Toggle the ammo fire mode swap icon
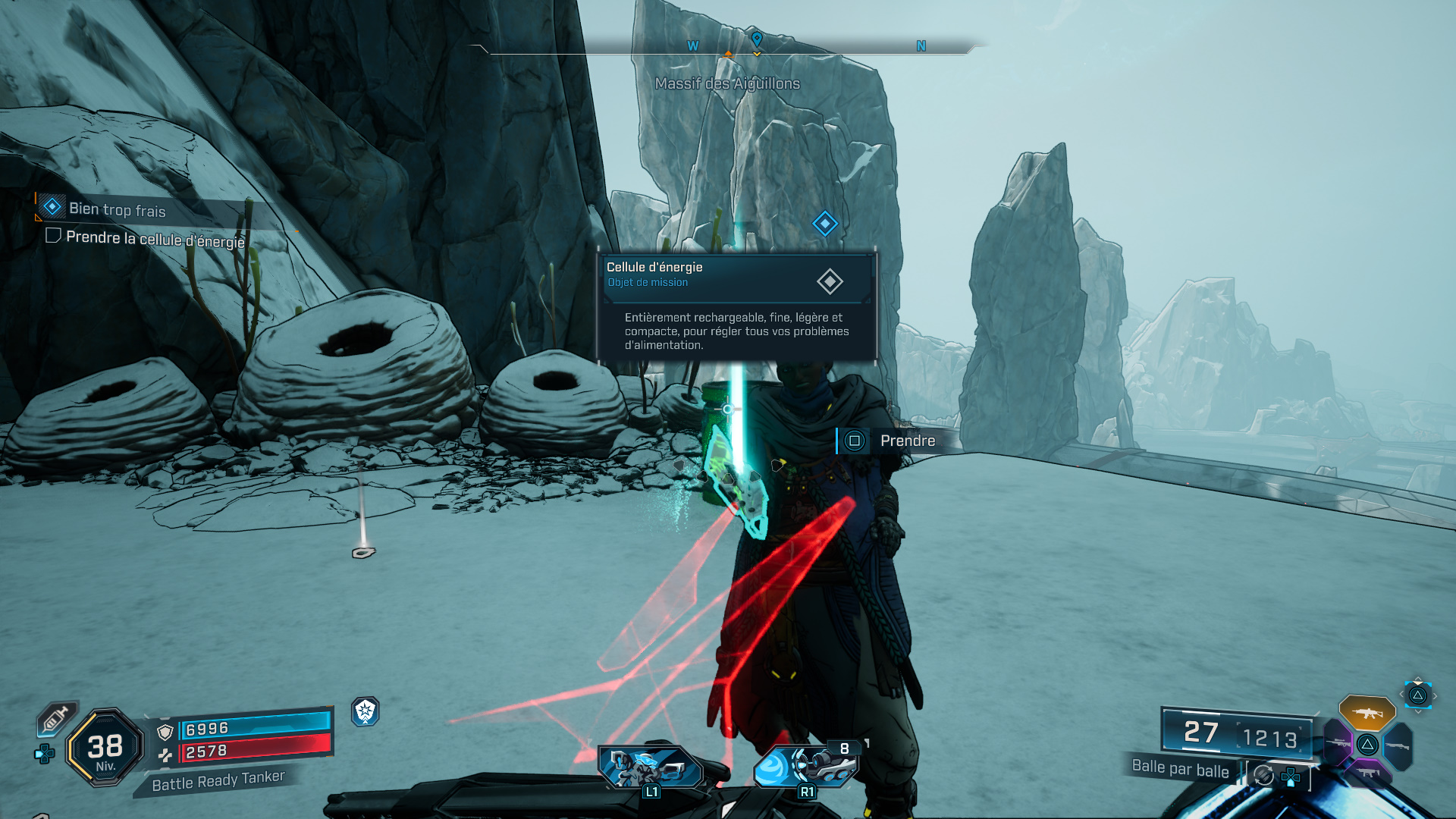 click(1264, 775)
